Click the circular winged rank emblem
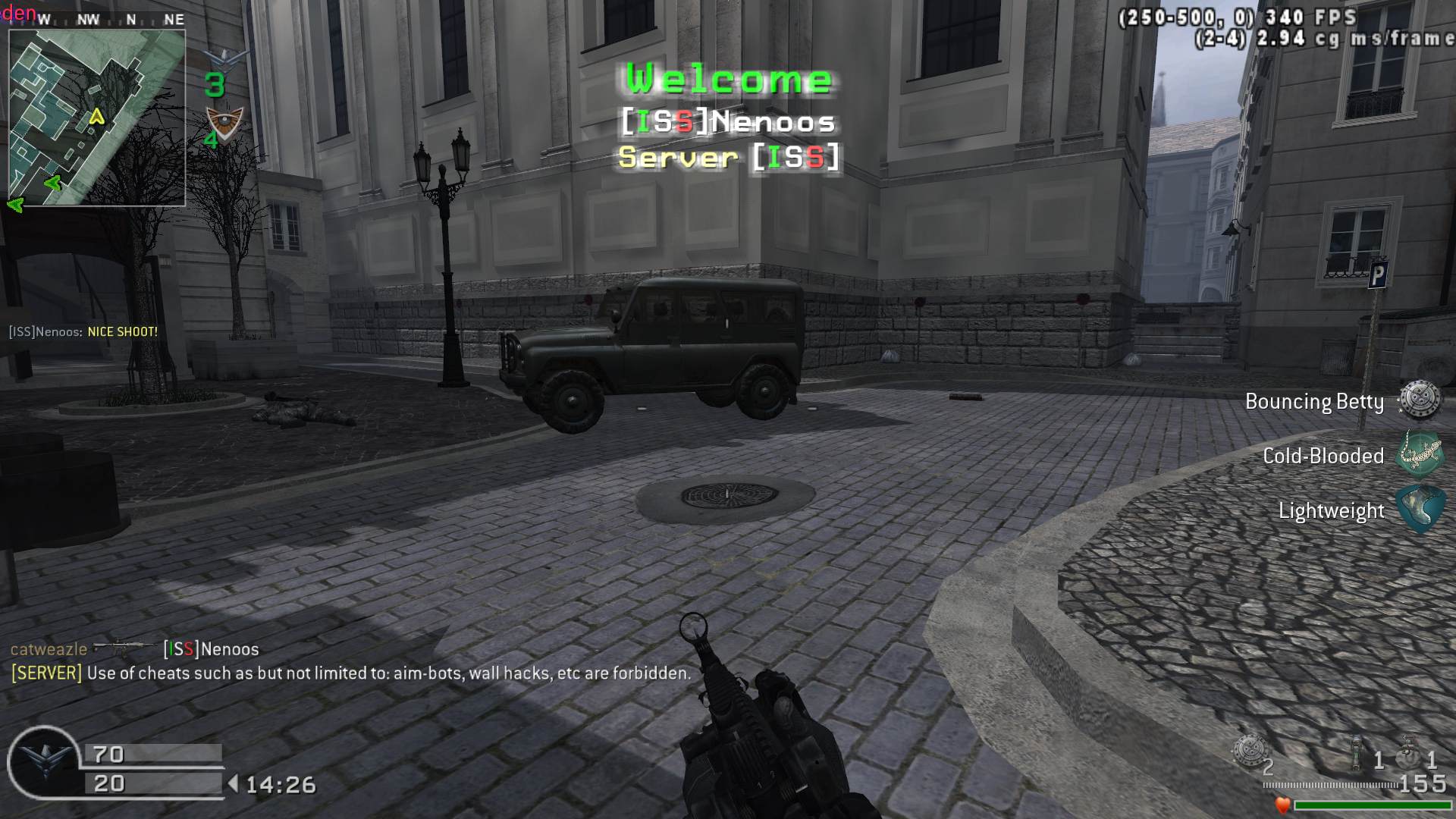The width and height of the screenshot is (1456, 819). (x=43, y=762)
